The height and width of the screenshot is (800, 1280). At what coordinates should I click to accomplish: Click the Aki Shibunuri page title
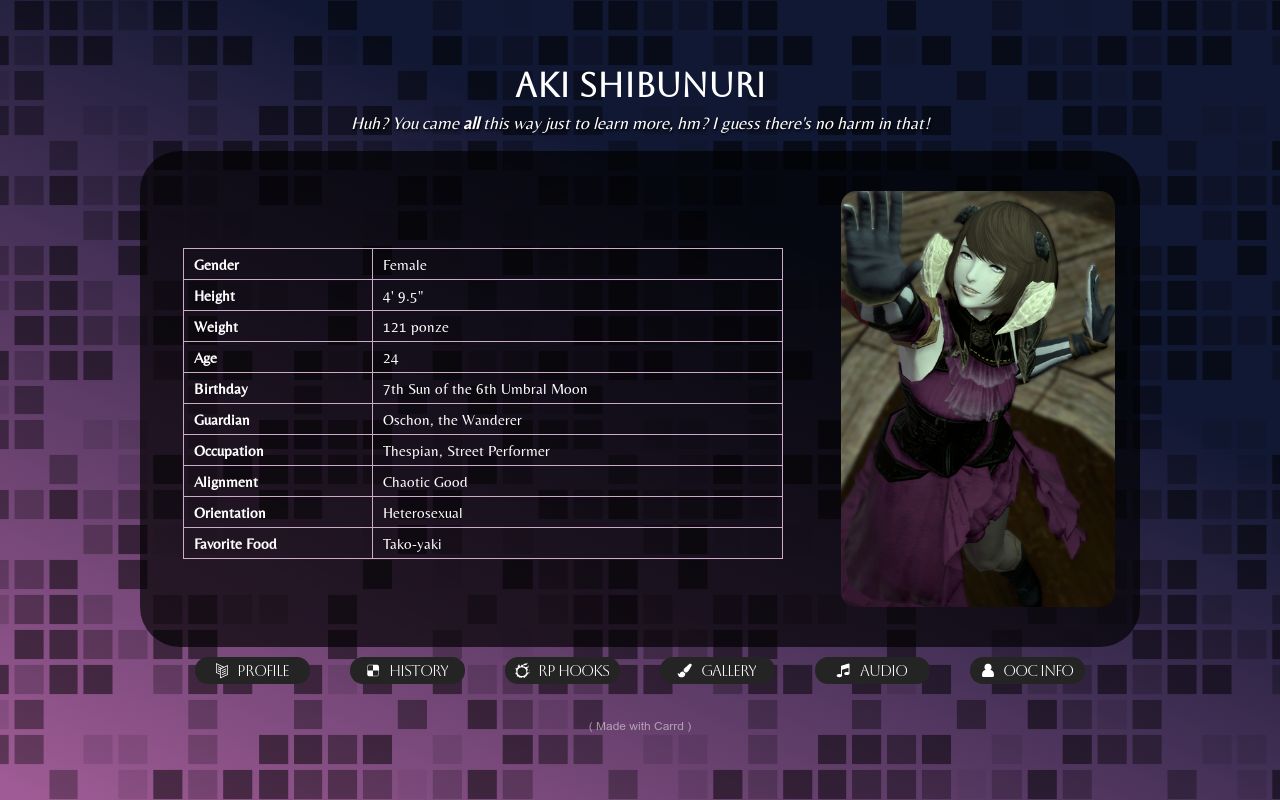tap(639, 86)
